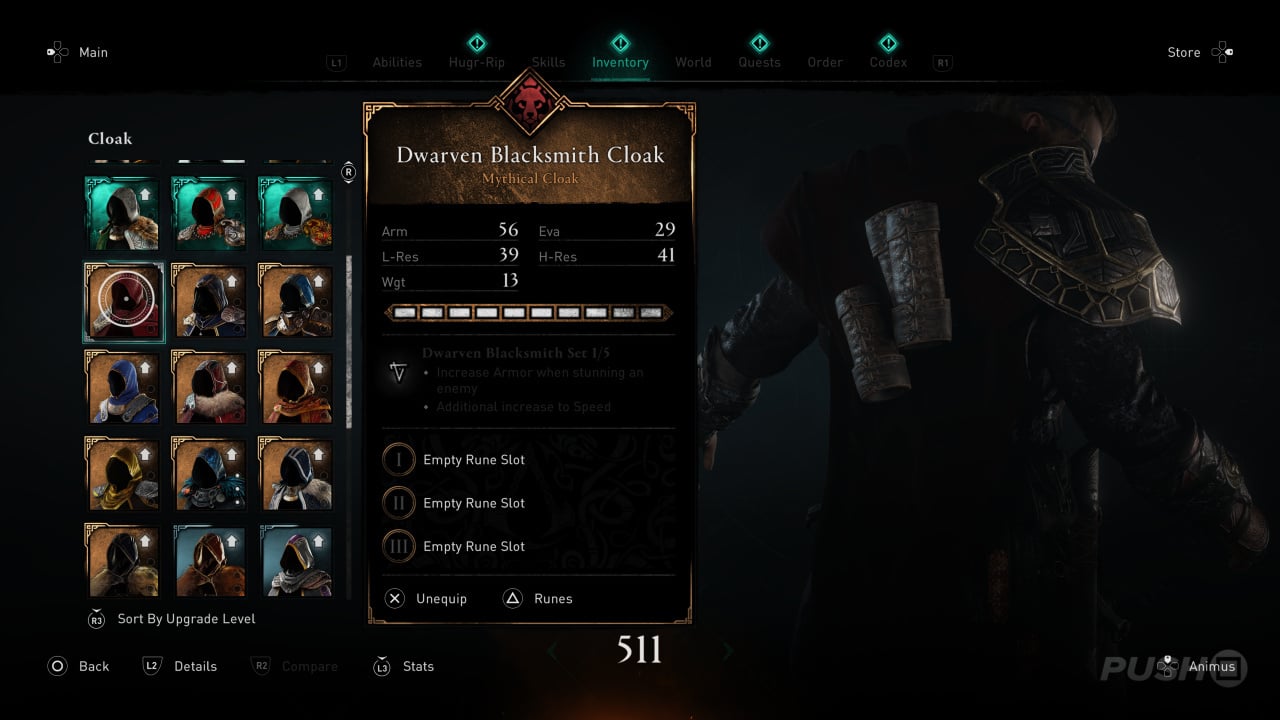
Task: Open the Animus menu
Action: coord(1211,666)
